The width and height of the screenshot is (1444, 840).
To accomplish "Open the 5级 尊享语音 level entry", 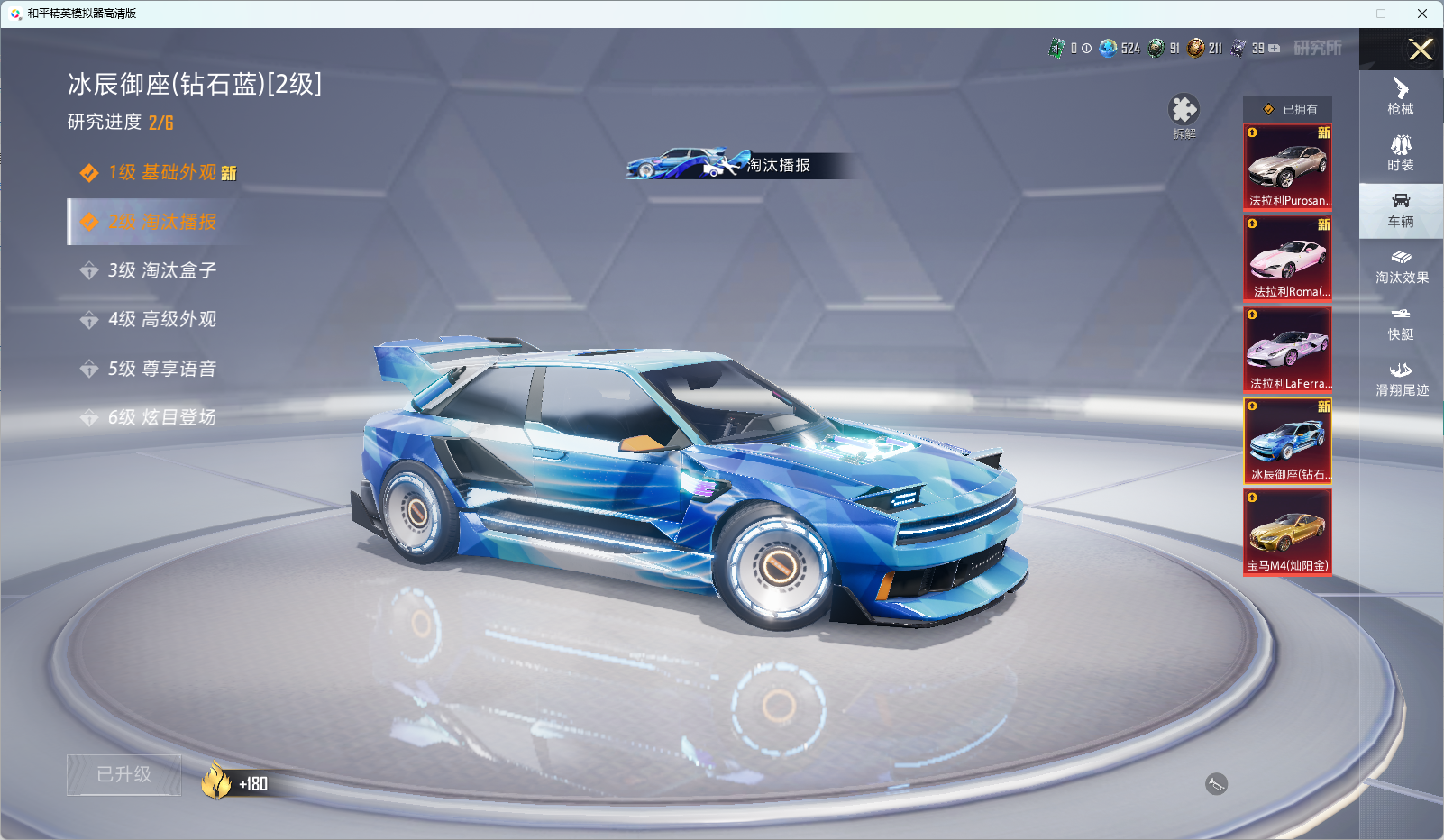I will (x=160, y=369).
